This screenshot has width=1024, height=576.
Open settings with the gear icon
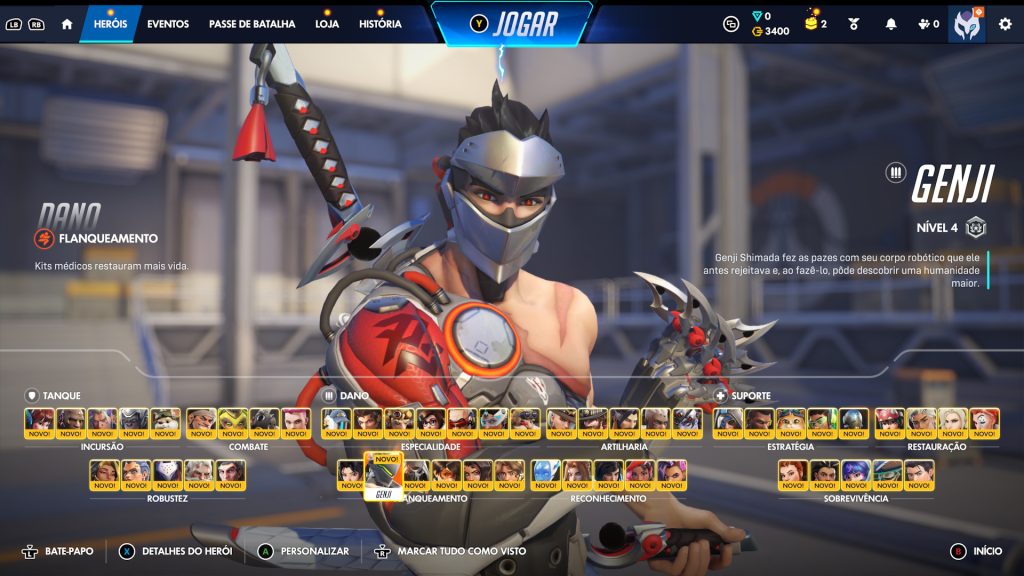pyautogui.click(x=1005, y=24)
